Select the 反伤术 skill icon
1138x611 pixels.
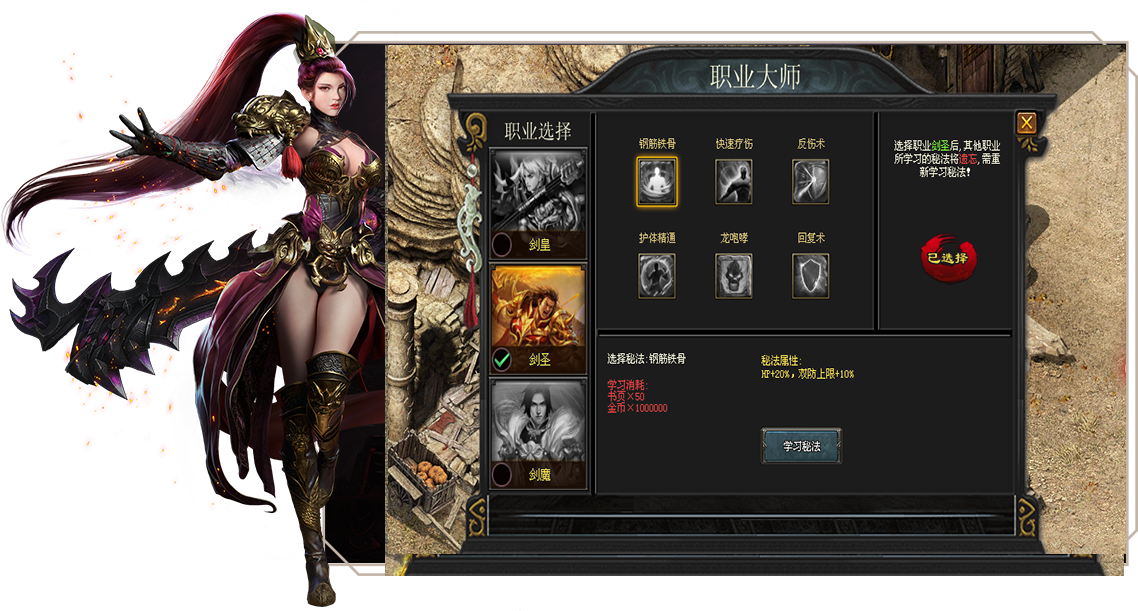coord(811,181)
